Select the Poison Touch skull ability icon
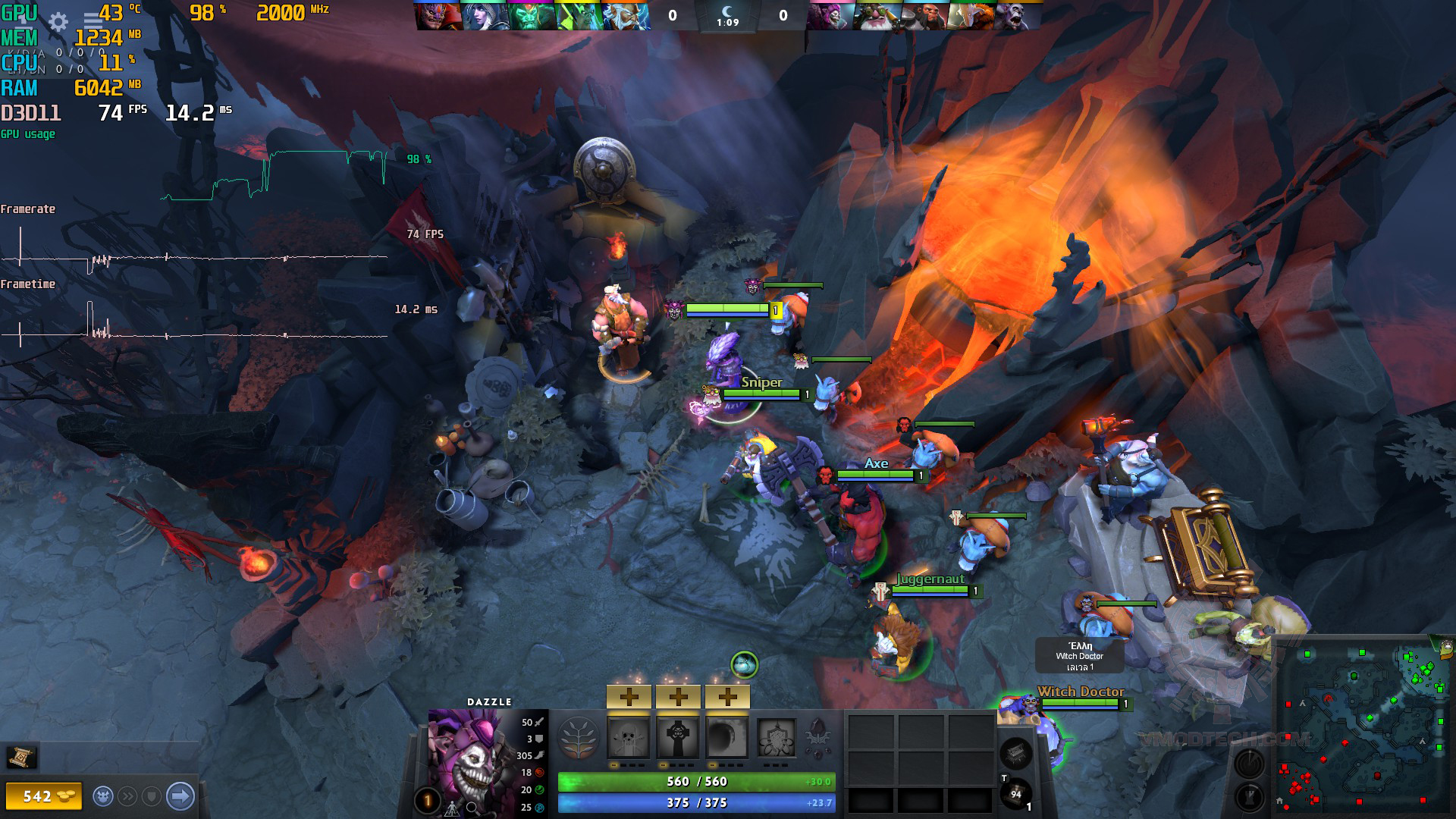The image size is (1456, 819). pyautogui.click(x=629, y=737)
